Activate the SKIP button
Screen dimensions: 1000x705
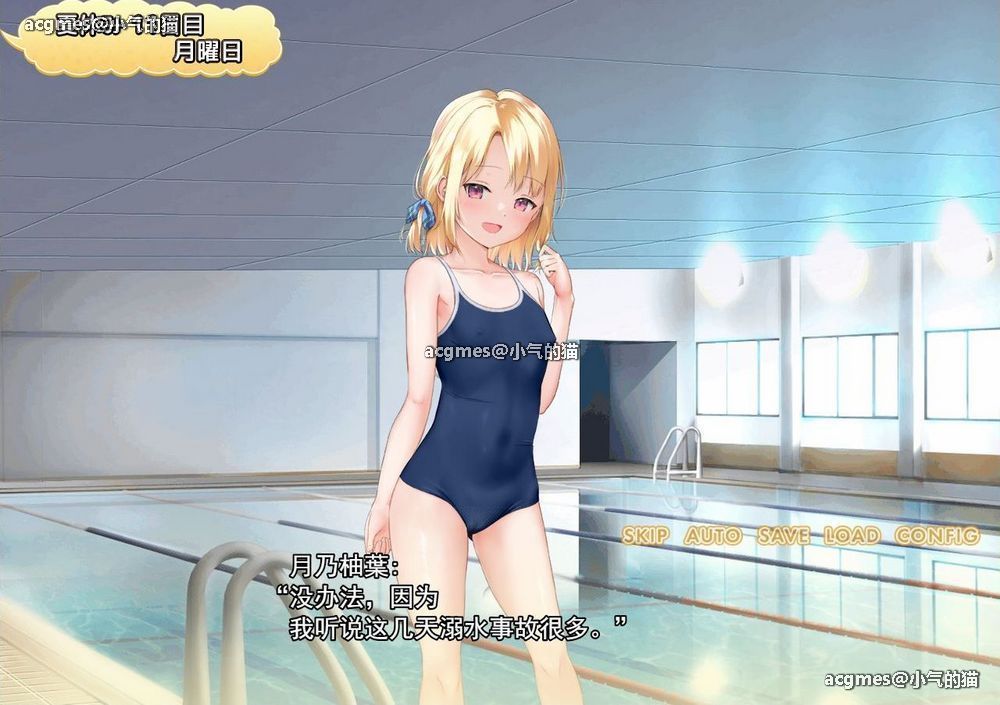click(x=645, y=536)
